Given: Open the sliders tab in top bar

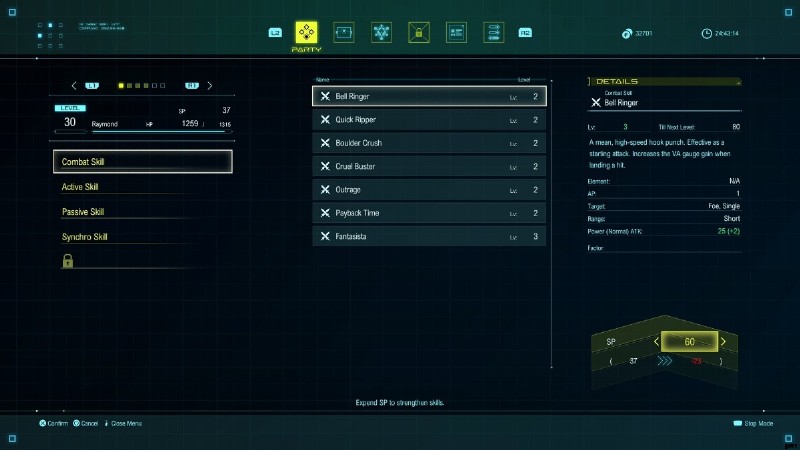Looking at the screenshot, I should (494, 33).
